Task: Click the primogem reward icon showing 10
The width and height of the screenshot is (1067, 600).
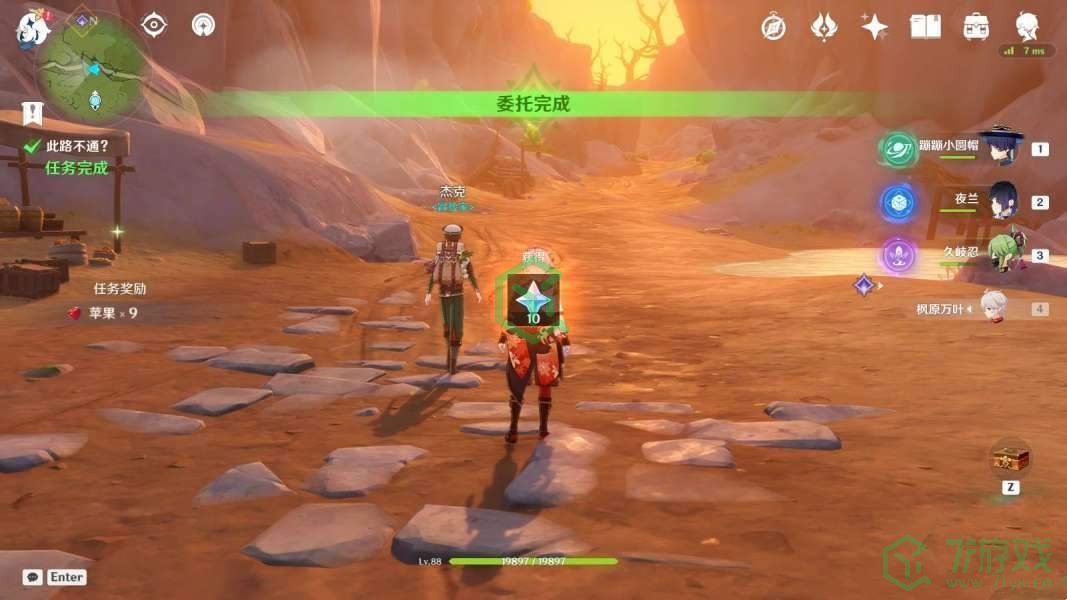Action: coord(533,300)
